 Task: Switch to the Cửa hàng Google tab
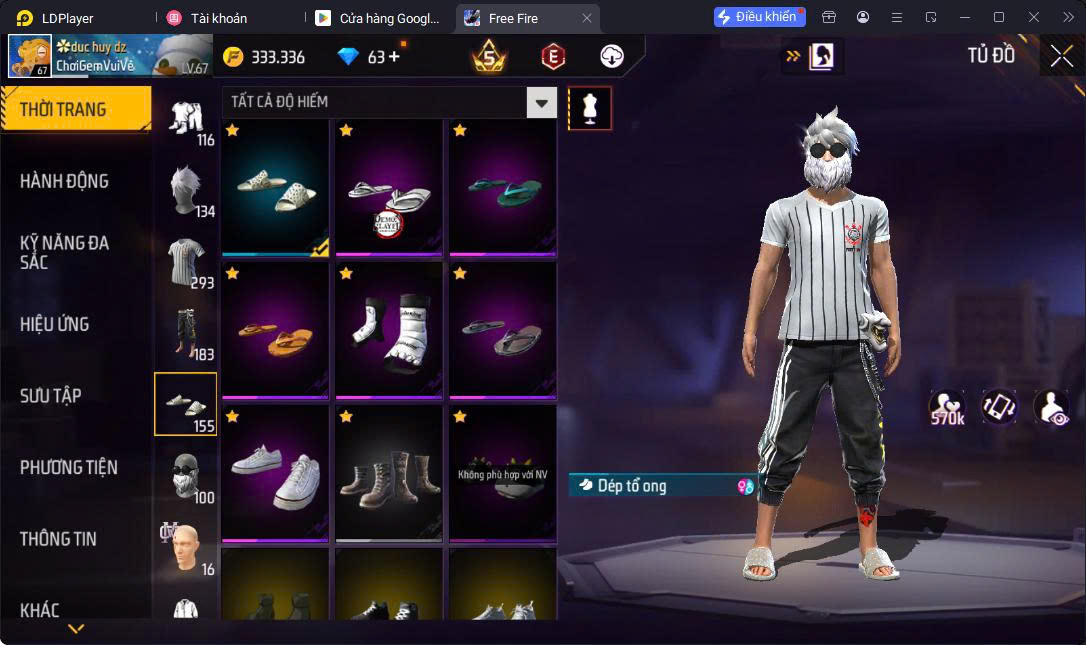(376, 18)
